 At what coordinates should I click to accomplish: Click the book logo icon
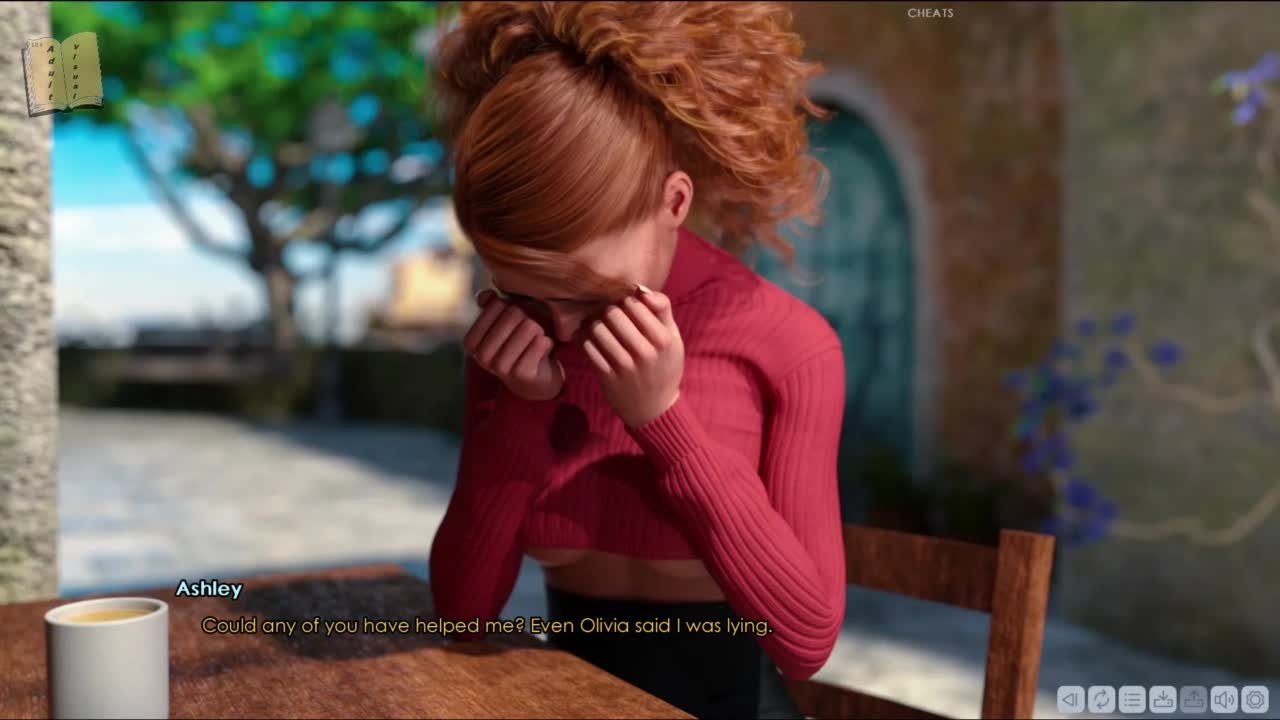pyautogui.click(x=62, y=73)
